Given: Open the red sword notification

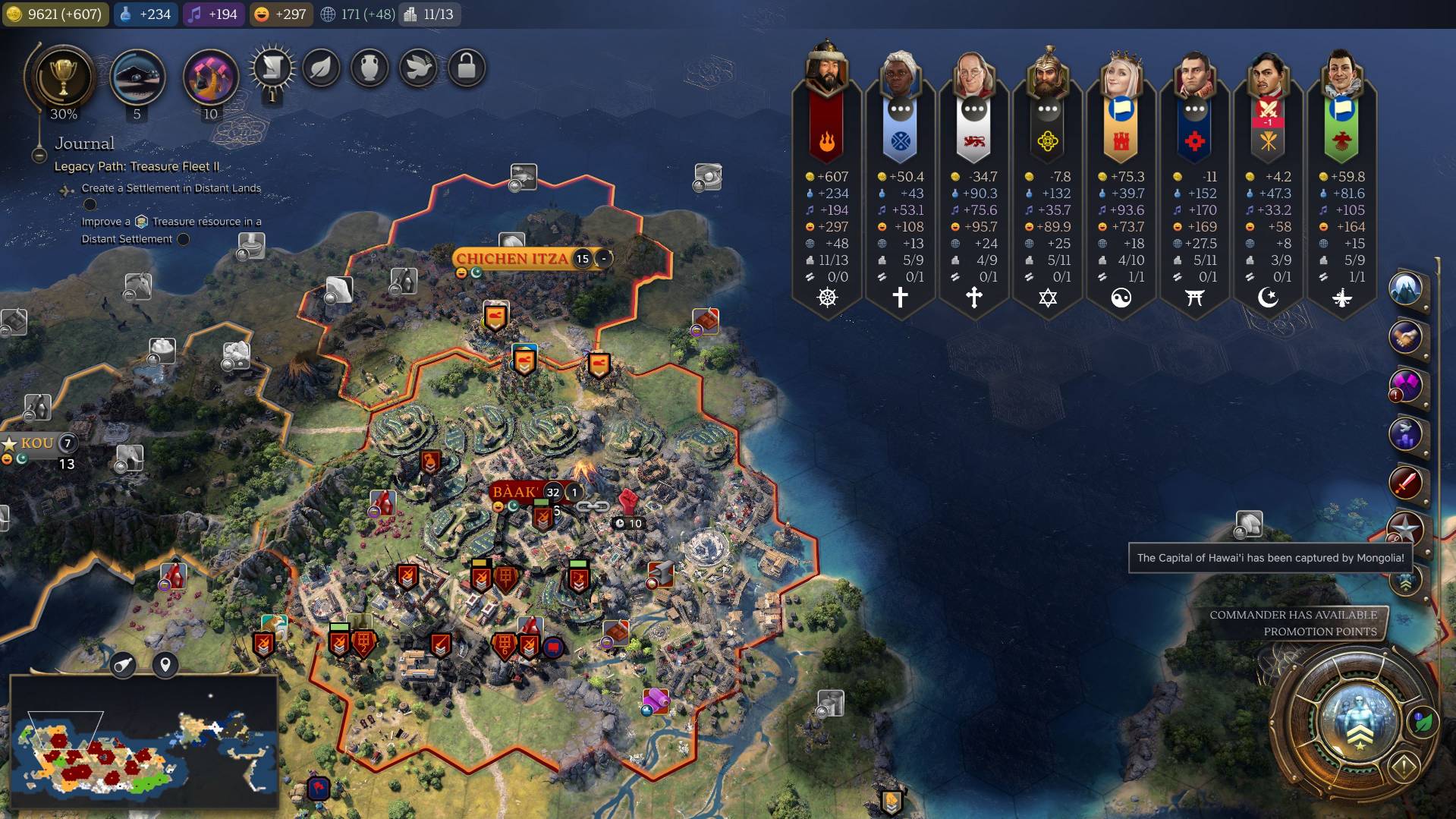Looking at the screenshot, I should click(x=1405, y=481).
